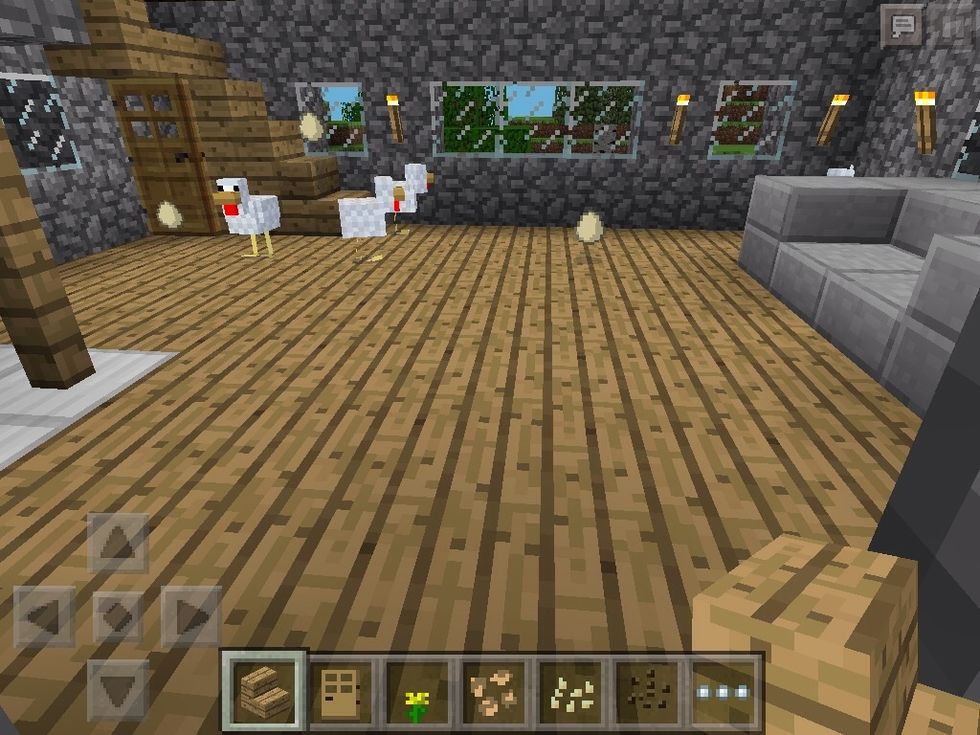This screenshot has width=980, height=735.
Task: Open full inventory via three-dots slot
Action: 726,691
